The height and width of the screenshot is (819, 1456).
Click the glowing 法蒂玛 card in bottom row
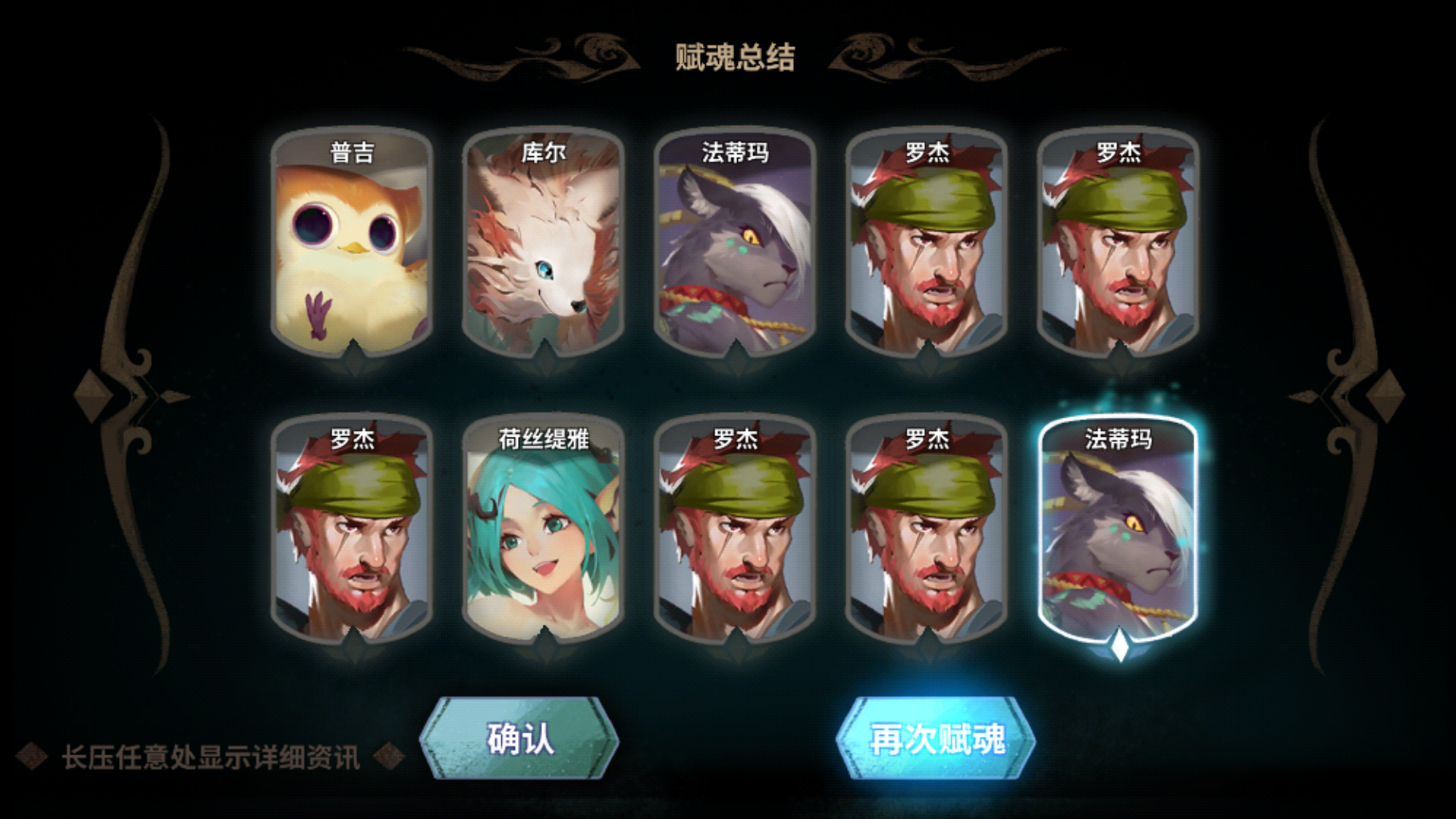pyautogui.click(x=1117, y=531)
